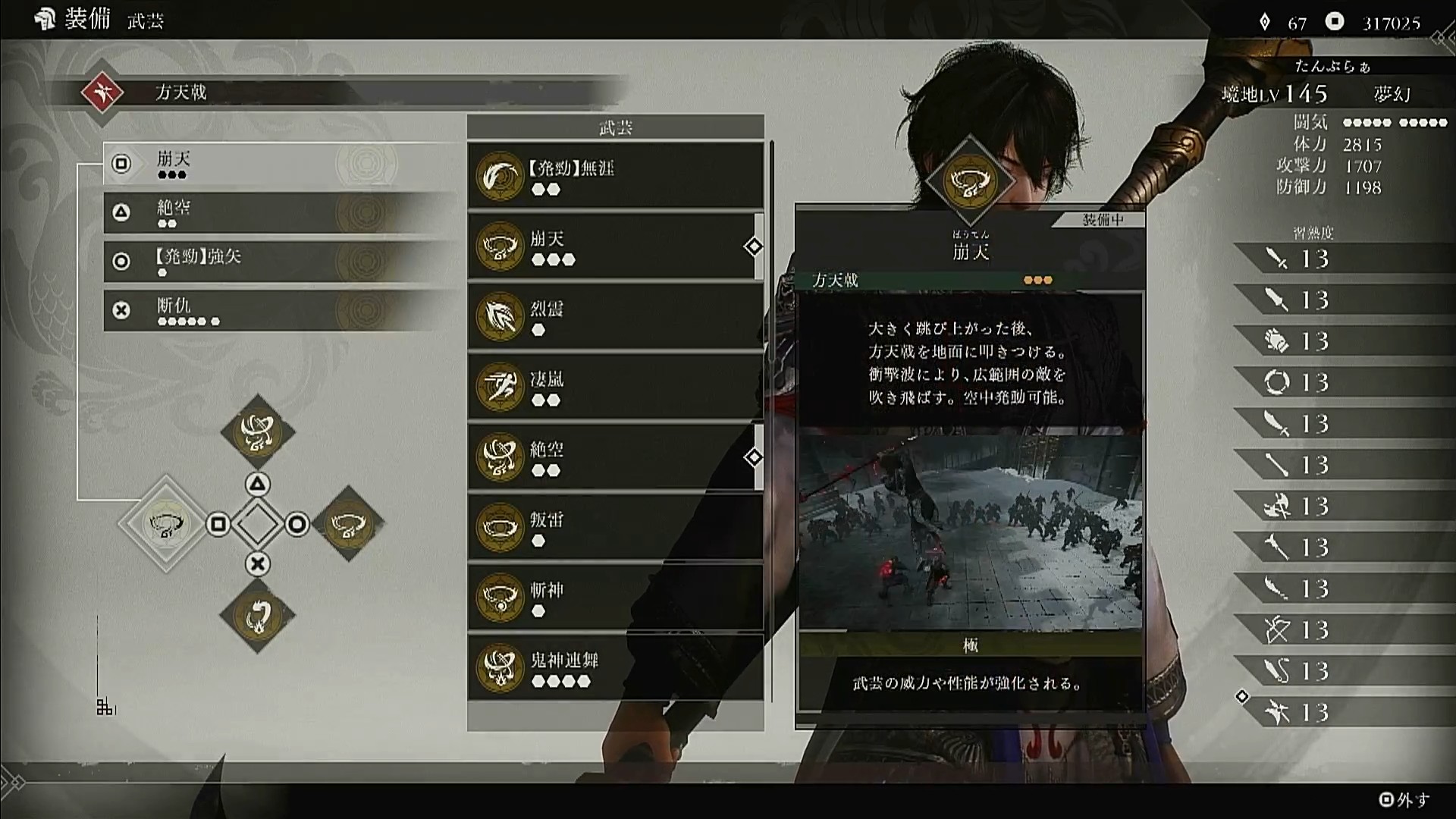
Task: Select the diamond art icon beside the circle glyph
Action: point(349,524)
